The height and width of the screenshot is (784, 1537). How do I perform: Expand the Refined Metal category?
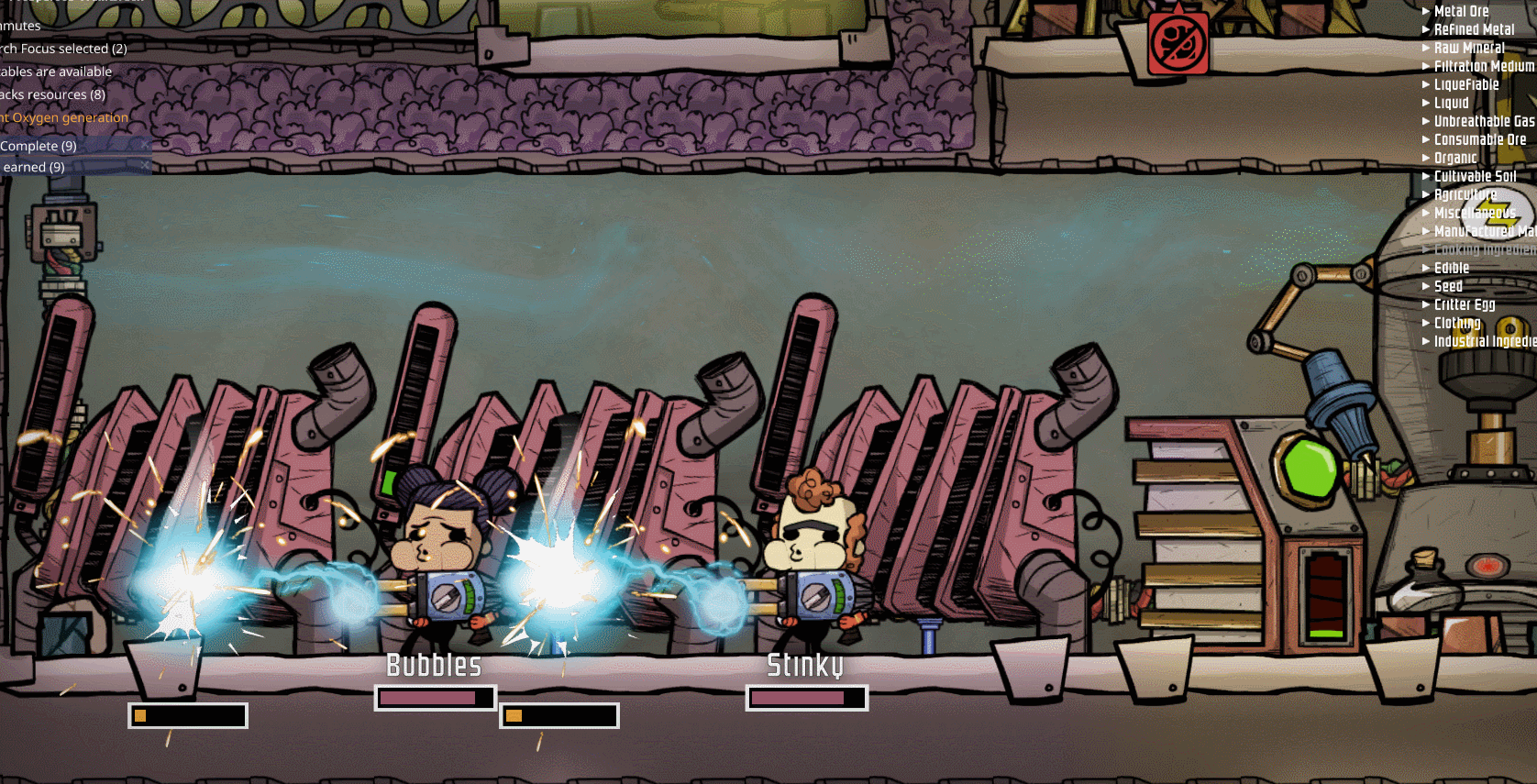[1473, 29]
